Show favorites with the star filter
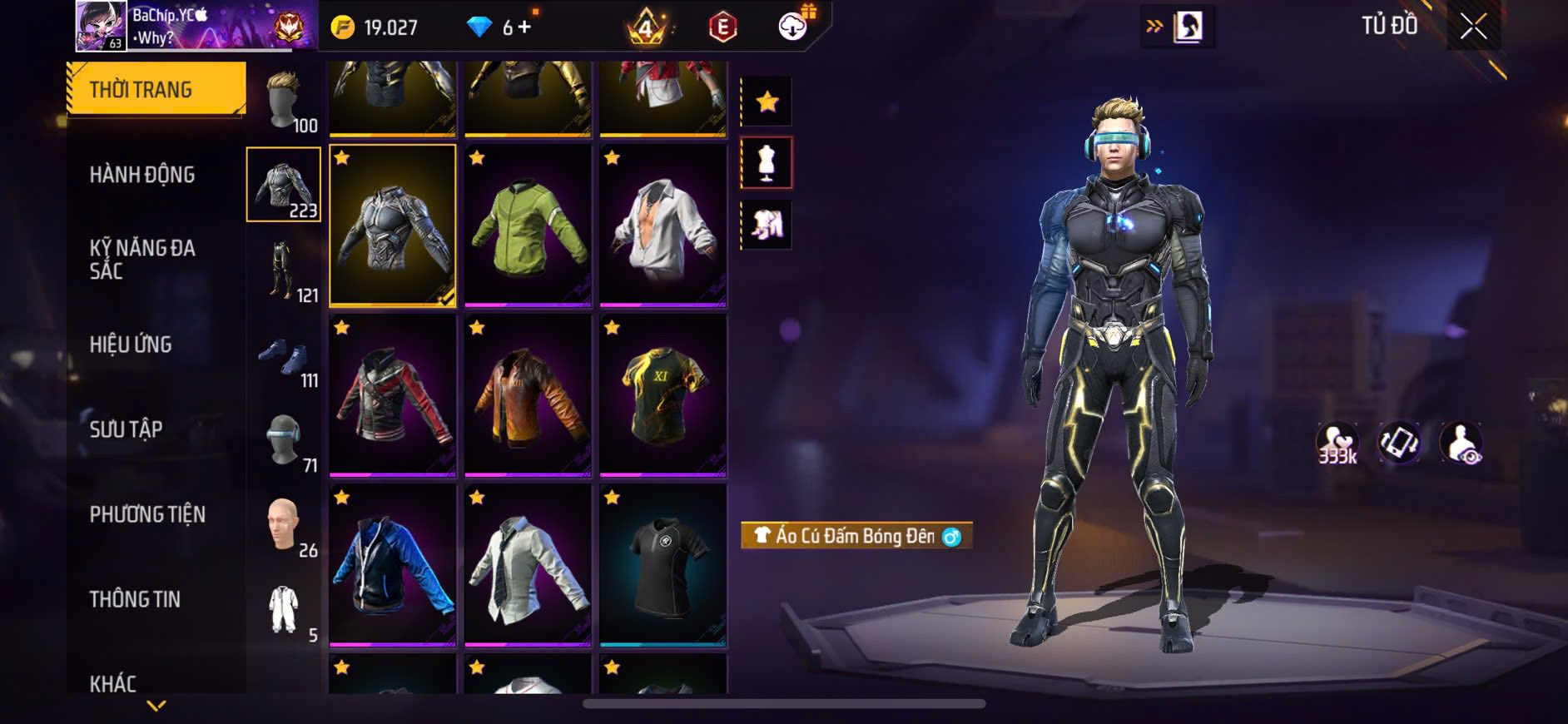 coord(767,102)
